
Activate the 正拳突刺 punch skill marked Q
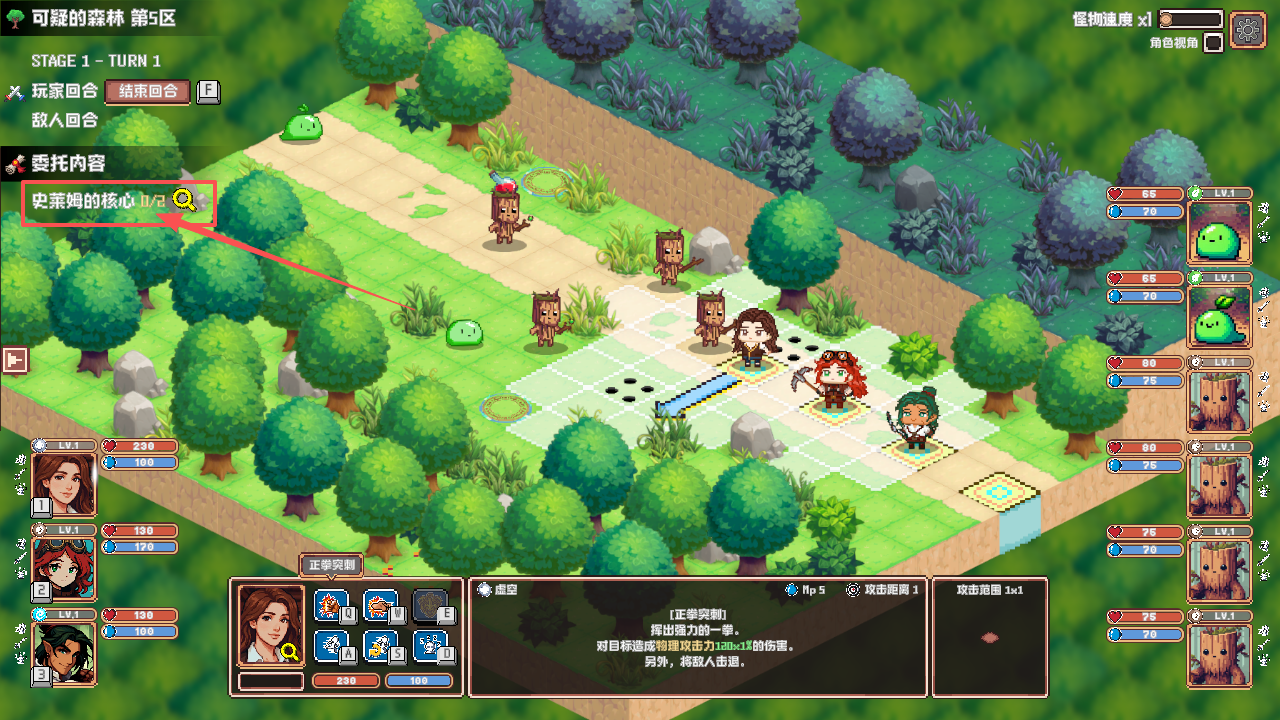point(330,605)
